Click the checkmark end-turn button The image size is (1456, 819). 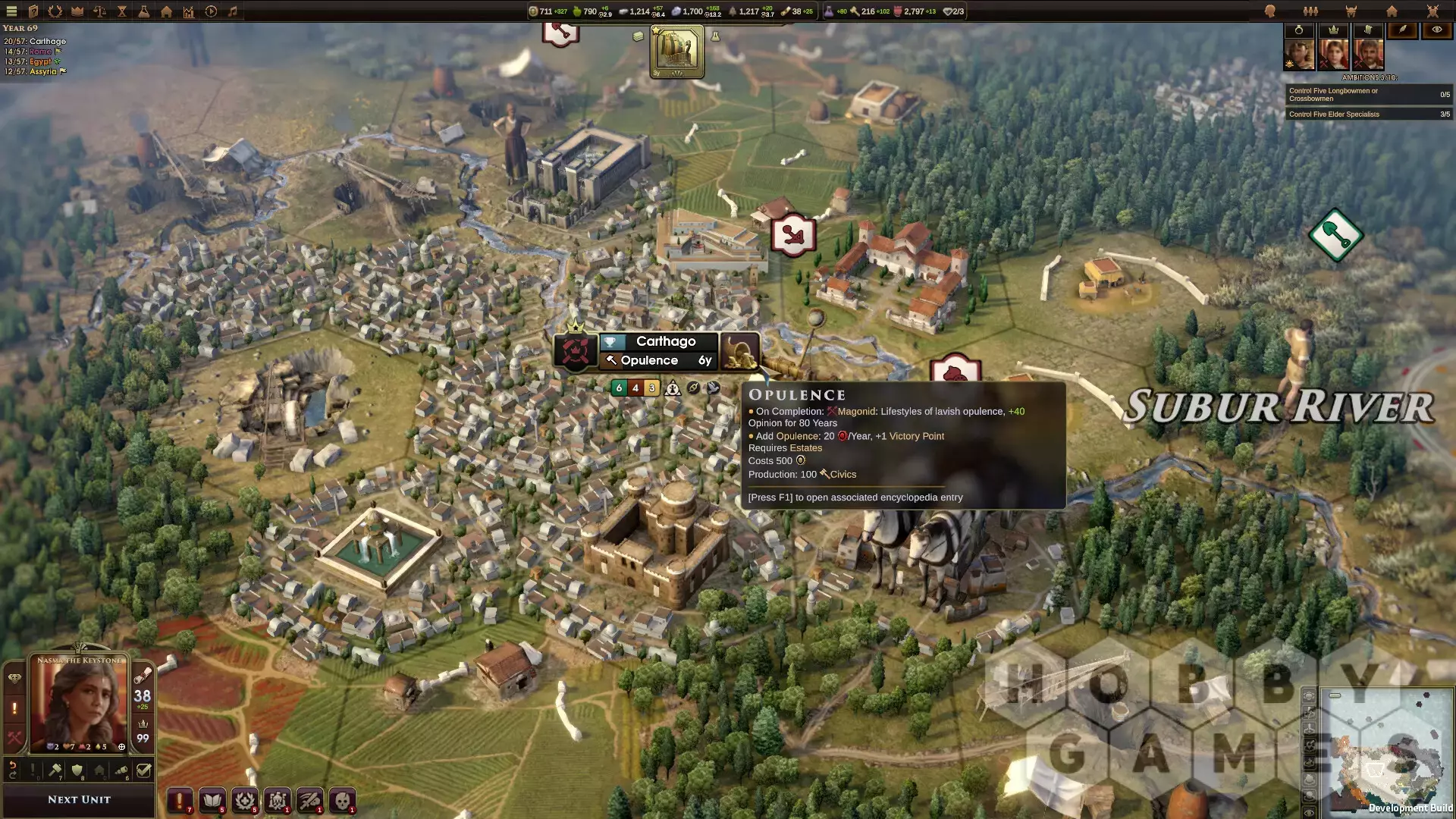click(143, 770)
